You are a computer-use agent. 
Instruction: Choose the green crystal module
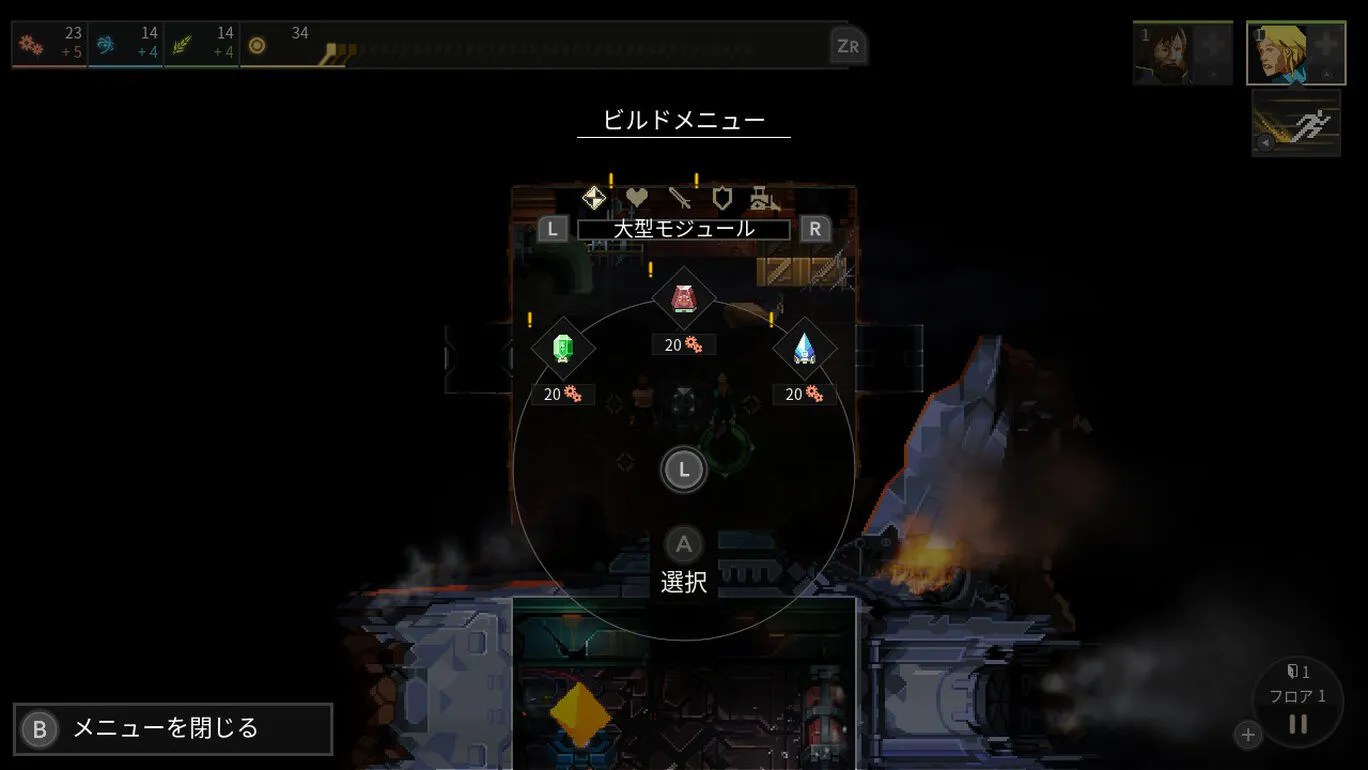coord(563,348)
